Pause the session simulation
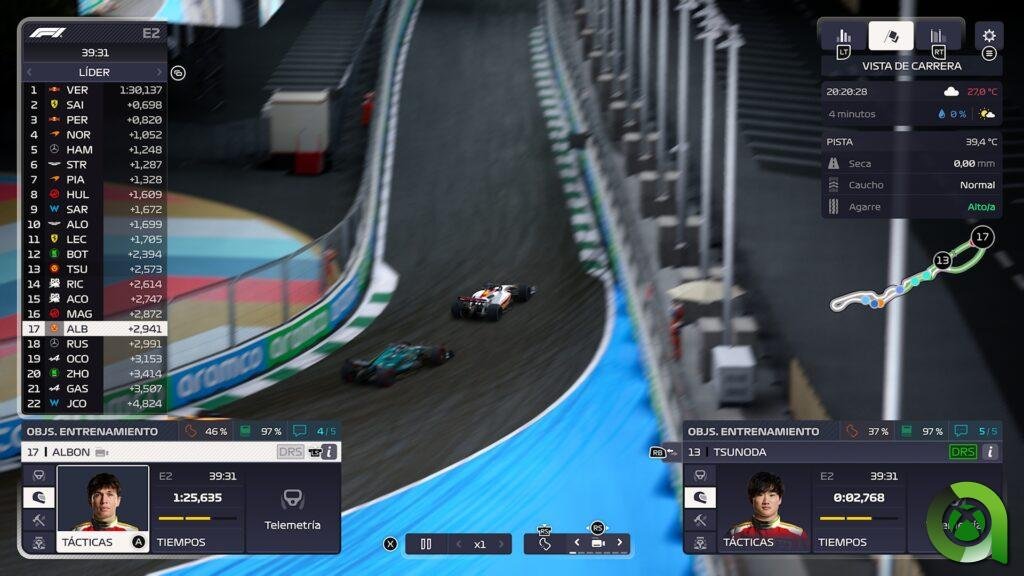1024x576 pixels. [426, 544]
